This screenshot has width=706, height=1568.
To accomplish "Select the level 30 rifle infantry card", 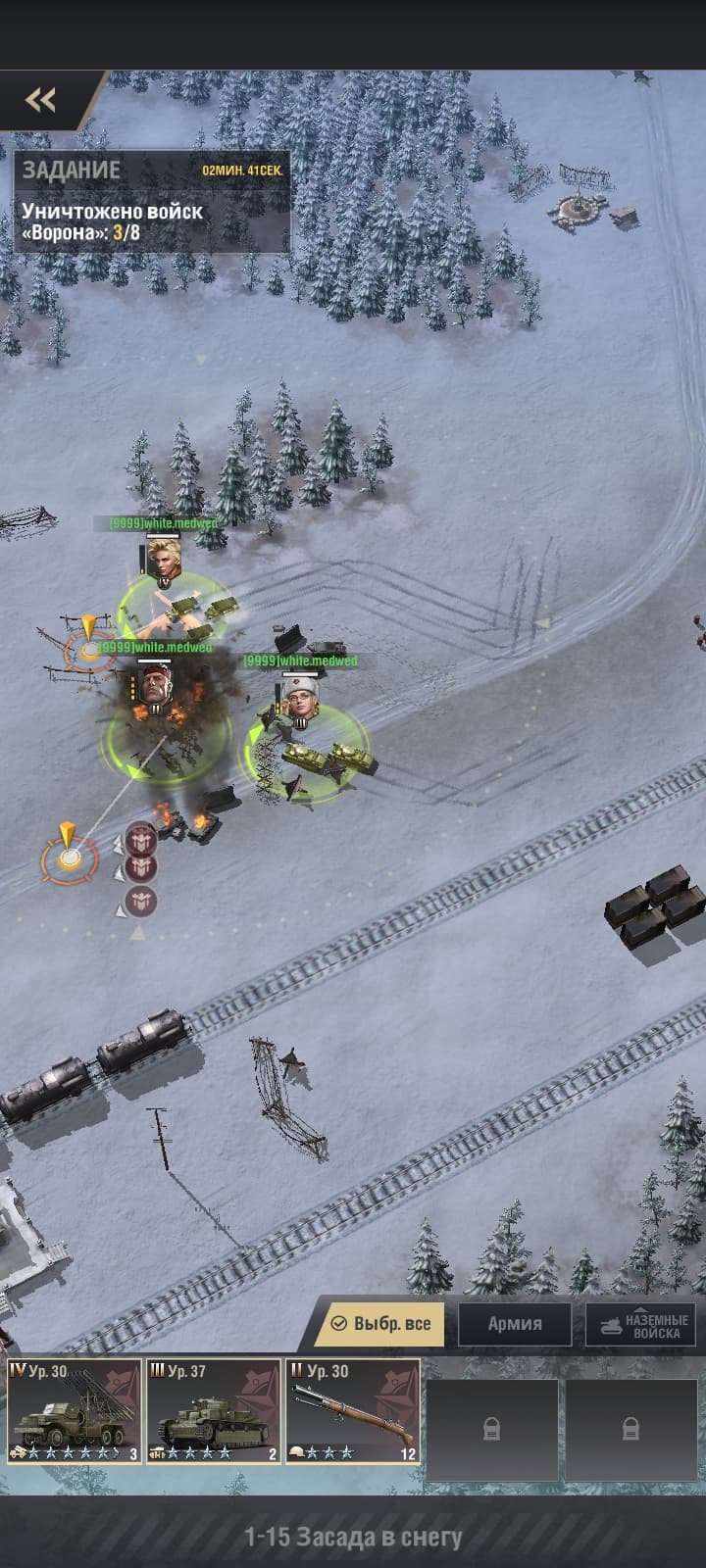I will (x=353, y=1411).
